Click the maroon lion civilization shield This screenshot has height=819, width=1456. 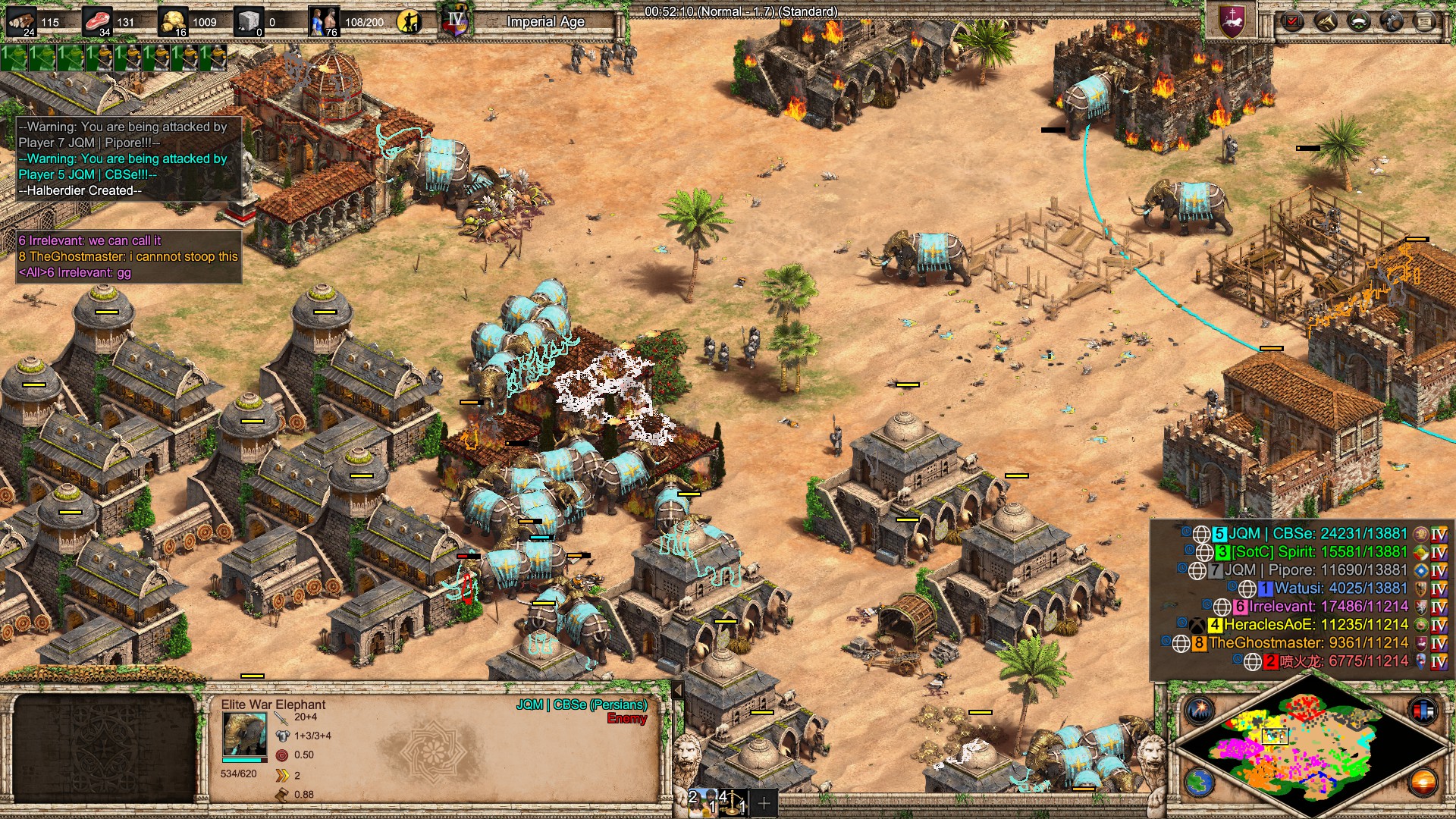(x=1232, y=20)
